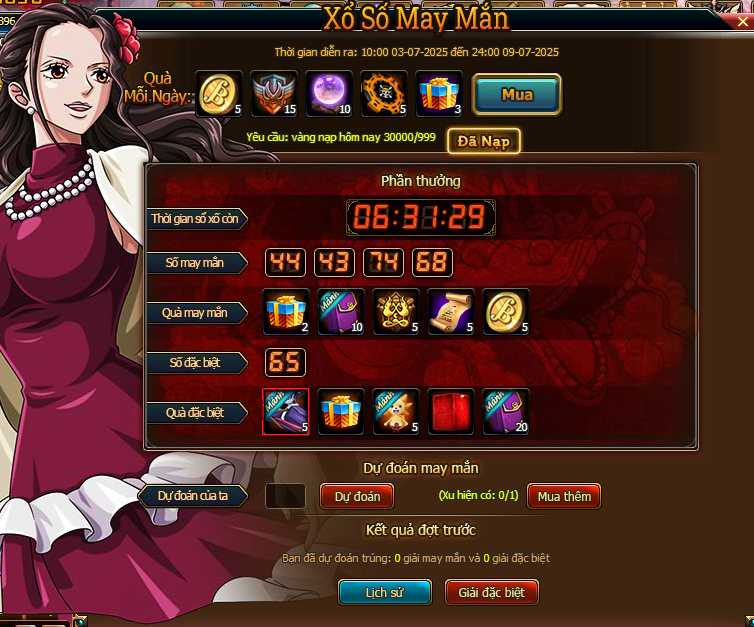View the orange fox fragment special prize
The image size is (754, 627).
pos(396,412)
